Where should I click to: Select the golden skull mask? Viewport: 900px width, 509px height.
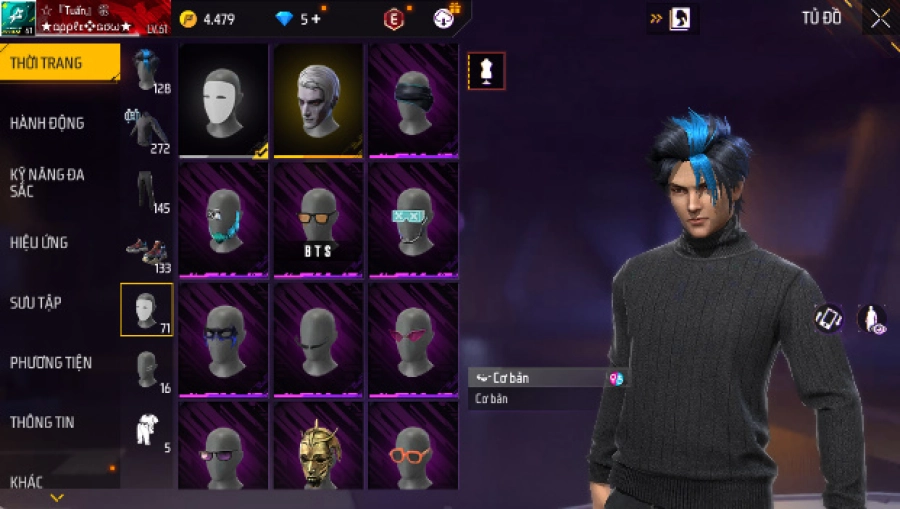point(318,448)
